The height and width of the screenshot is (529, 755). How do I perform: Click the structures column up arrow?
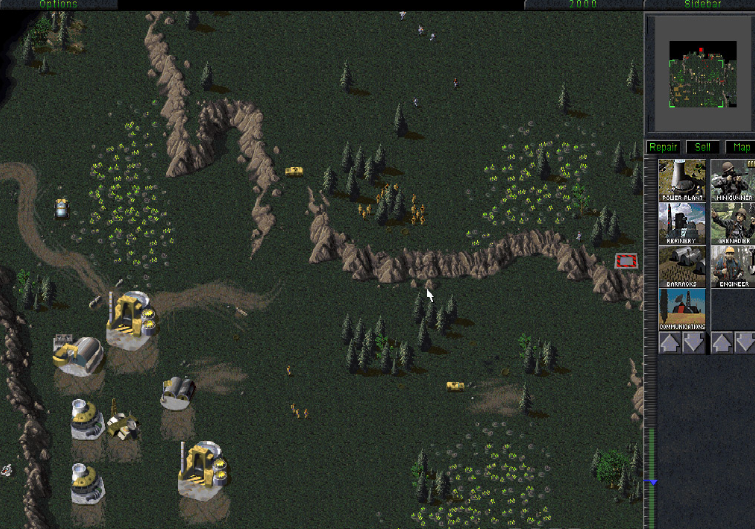pyautogui.click(x=669, y=343)
